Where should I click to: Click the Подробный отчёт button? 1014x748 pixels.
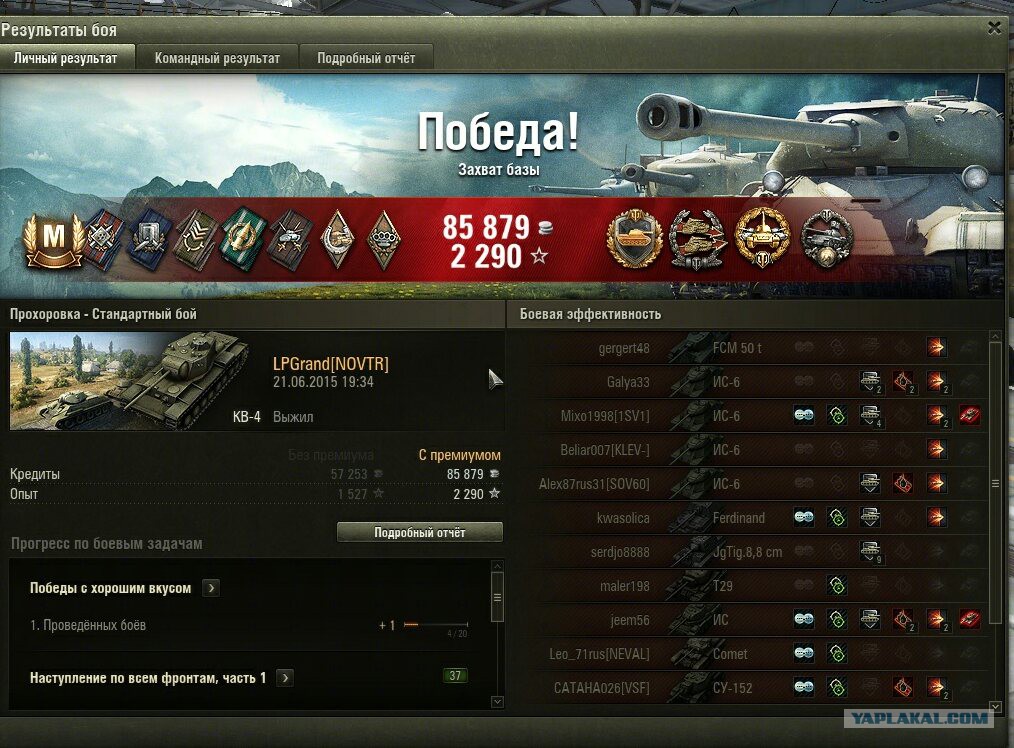coord(419,532)
